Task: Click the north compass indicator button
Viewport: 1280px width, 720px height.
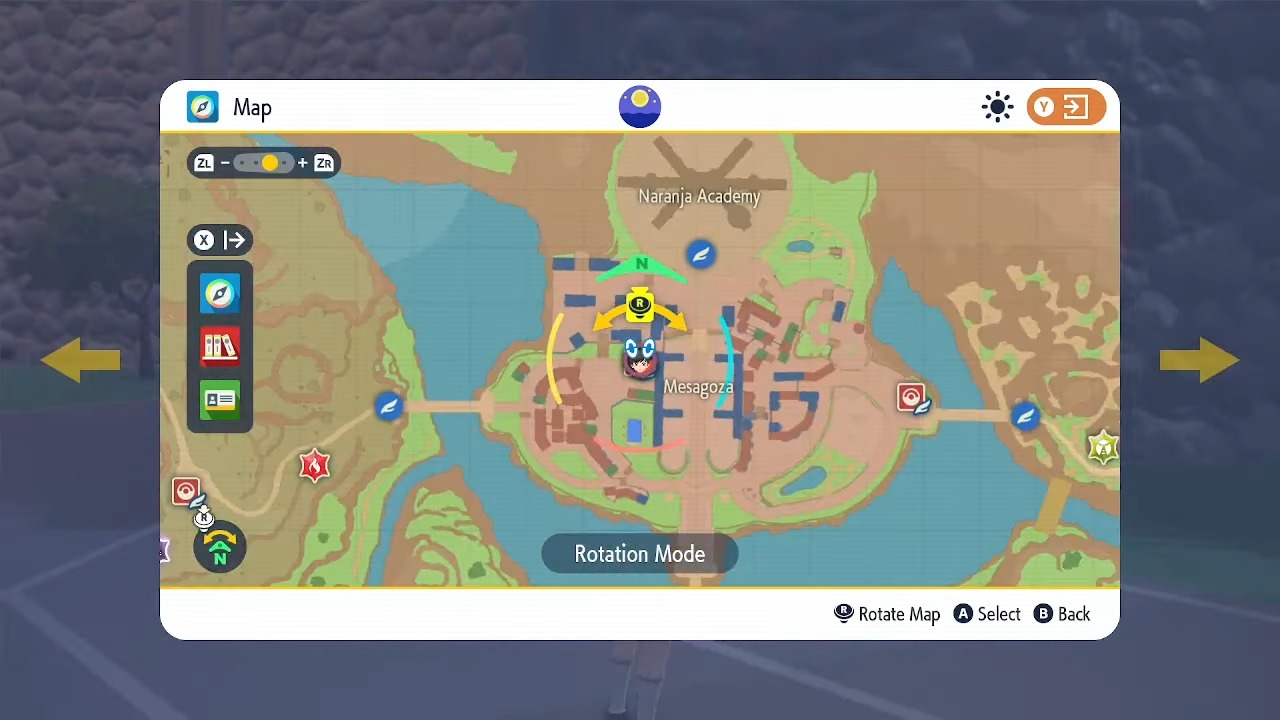Action: [220, 547]
